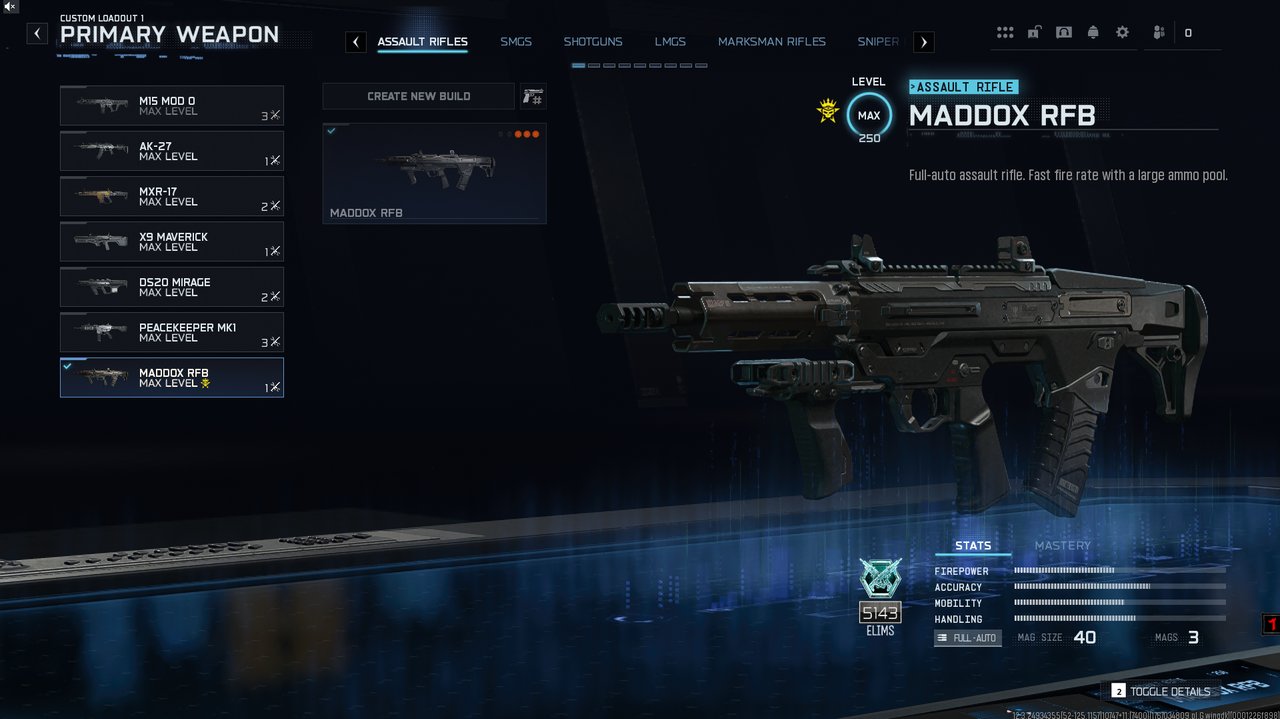Choose the DS20 Mirage rifle
The height and width of the screenshot is (719, 1280).
[171, 287]
